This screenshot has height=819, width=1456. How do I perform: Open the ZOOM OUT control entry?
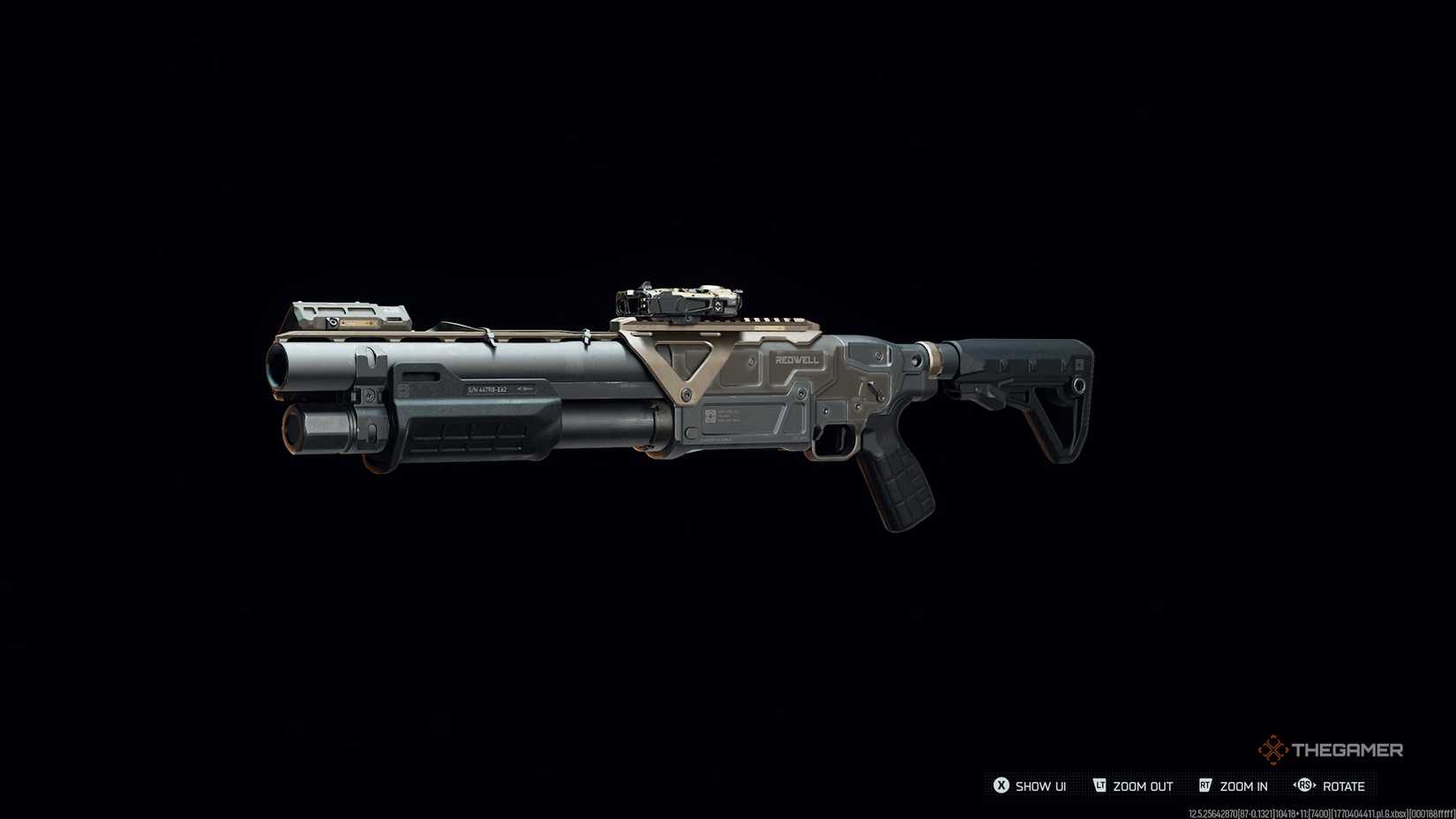[1141, 786]
